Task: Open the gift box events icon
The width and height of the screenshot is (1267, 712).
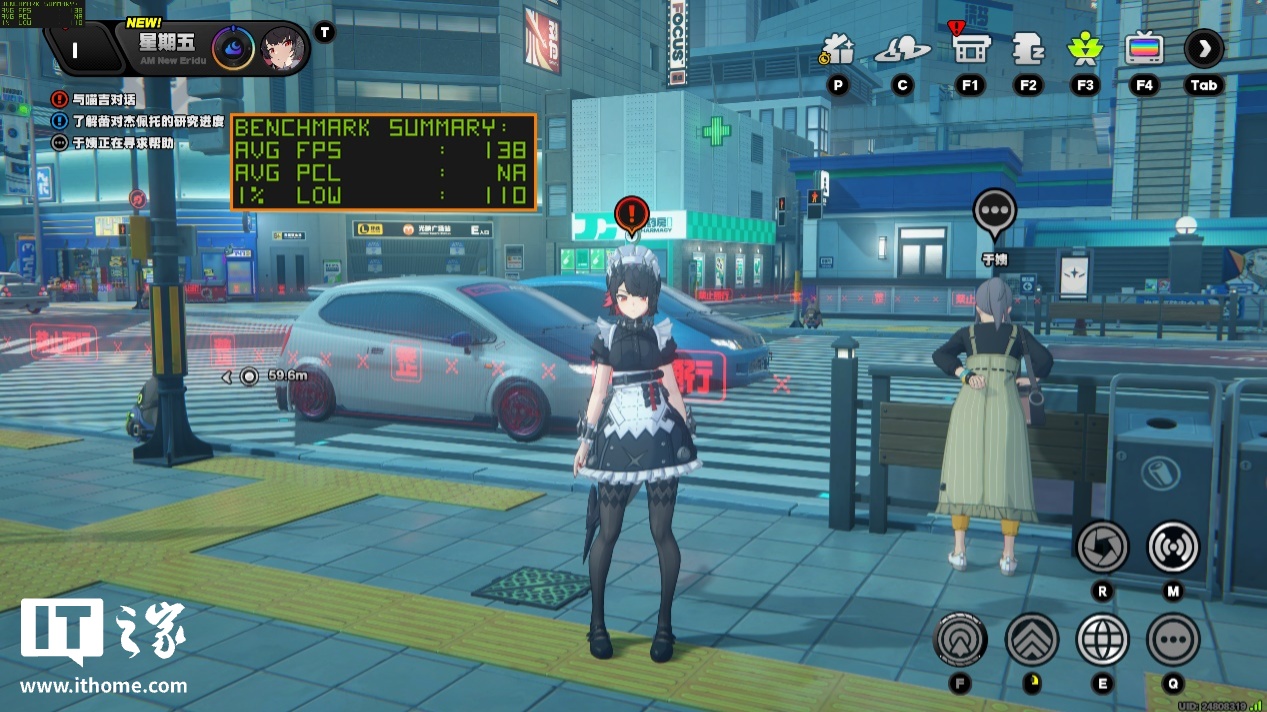Action: click(x=837, y=49)
